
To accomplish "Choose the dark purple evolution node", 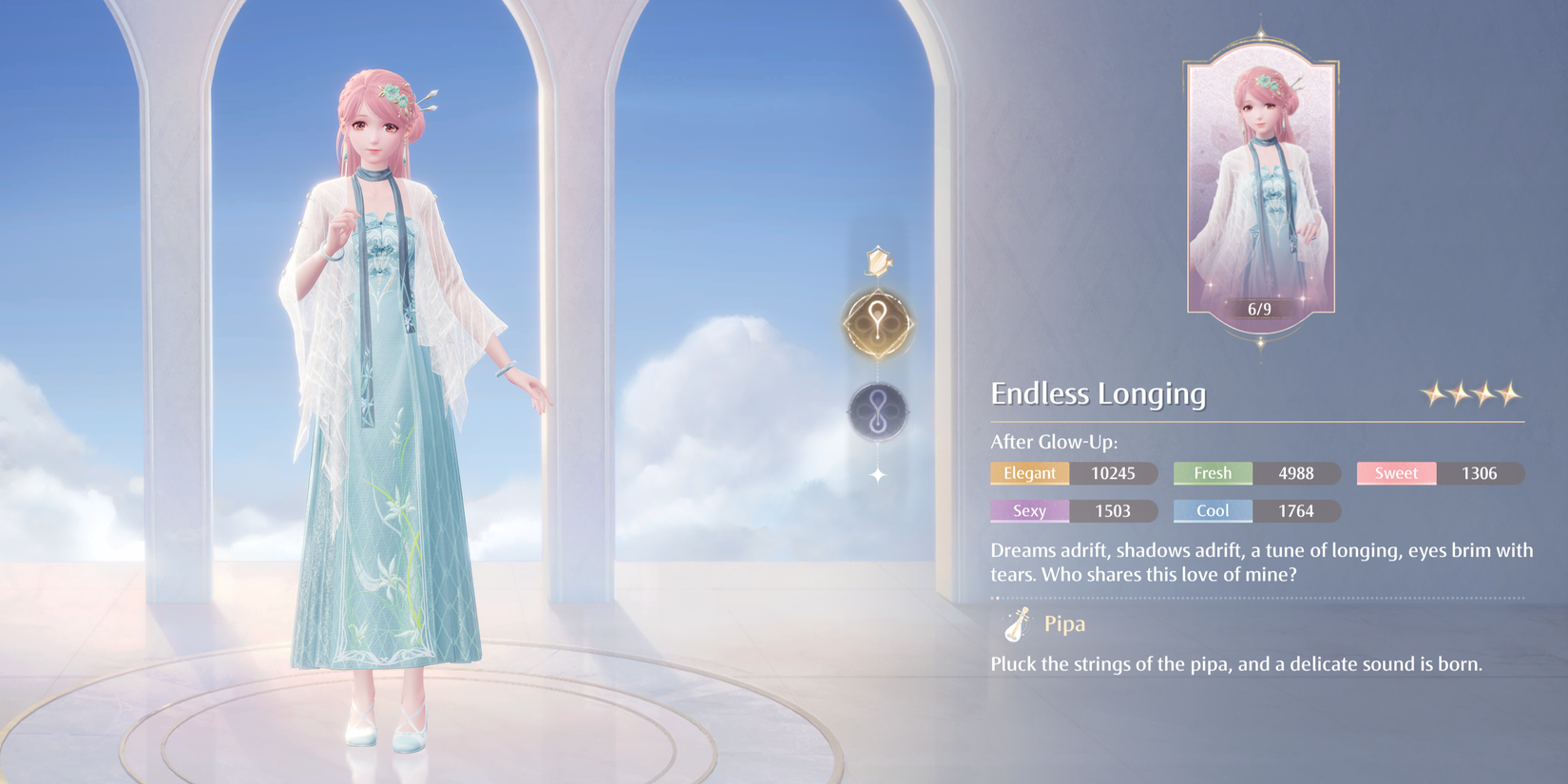I will tap(878, 411).
